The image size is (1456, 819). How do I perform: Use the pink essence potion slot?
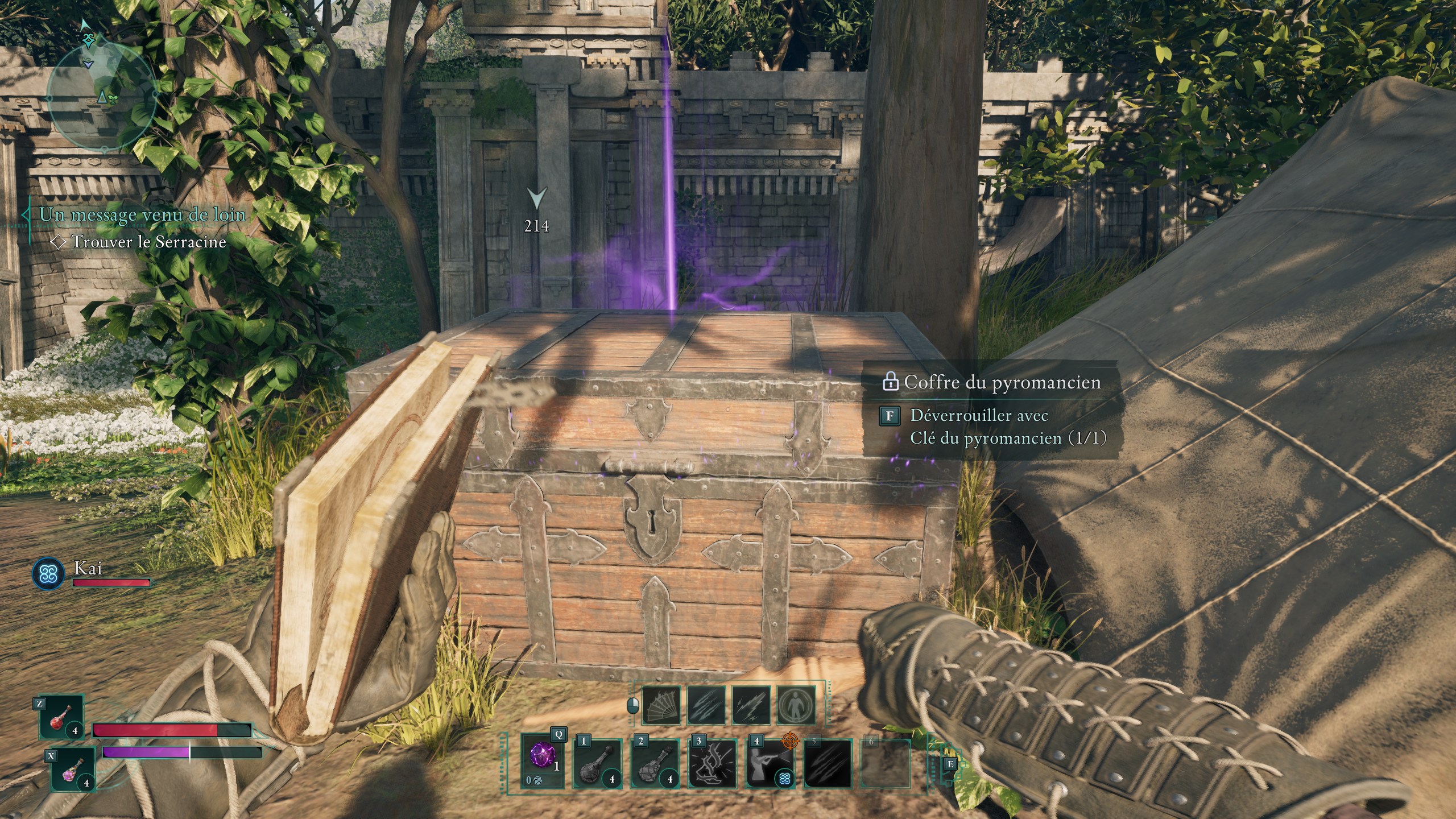73,769
